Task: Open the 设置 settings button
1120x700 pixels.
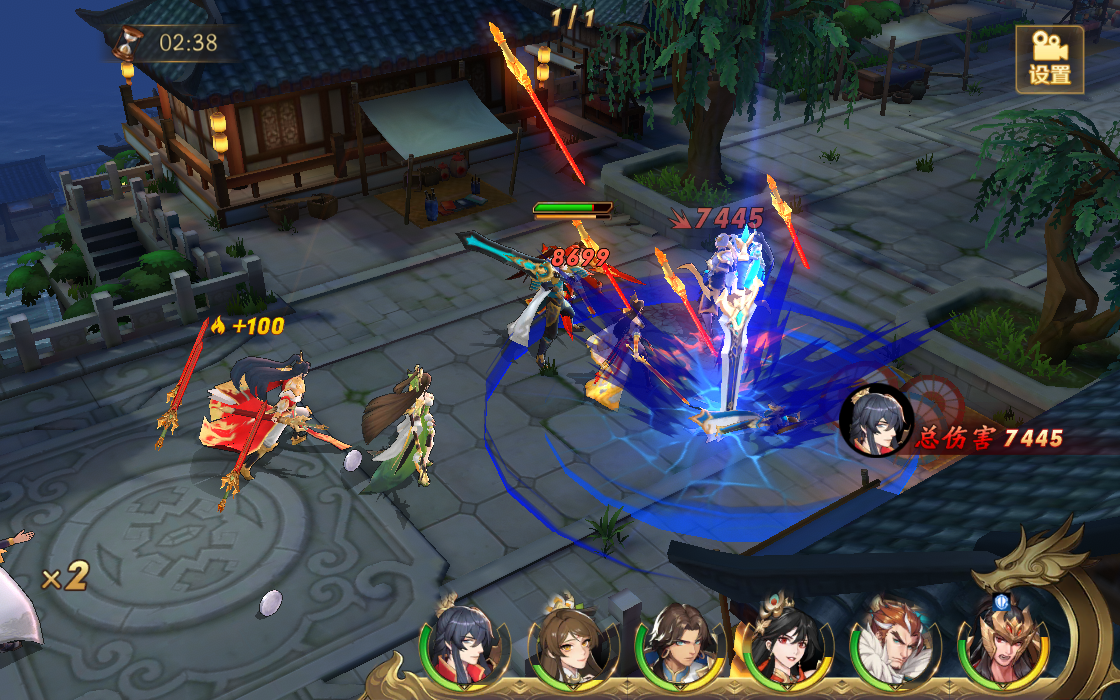Action: pyautogui.click(x=1049, y=59)
